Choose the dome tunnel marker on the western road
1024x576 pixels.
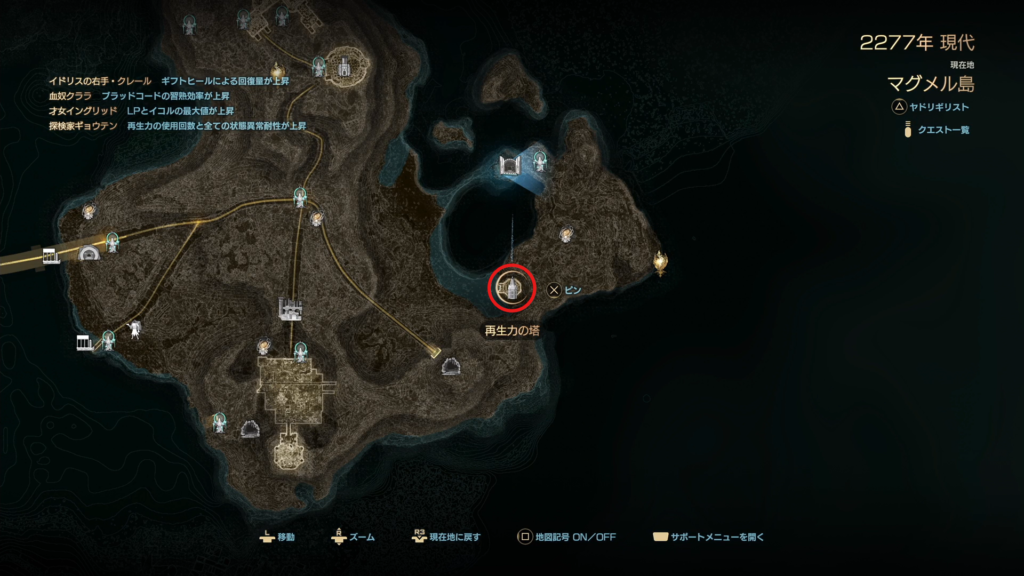[x=90, y=254]
